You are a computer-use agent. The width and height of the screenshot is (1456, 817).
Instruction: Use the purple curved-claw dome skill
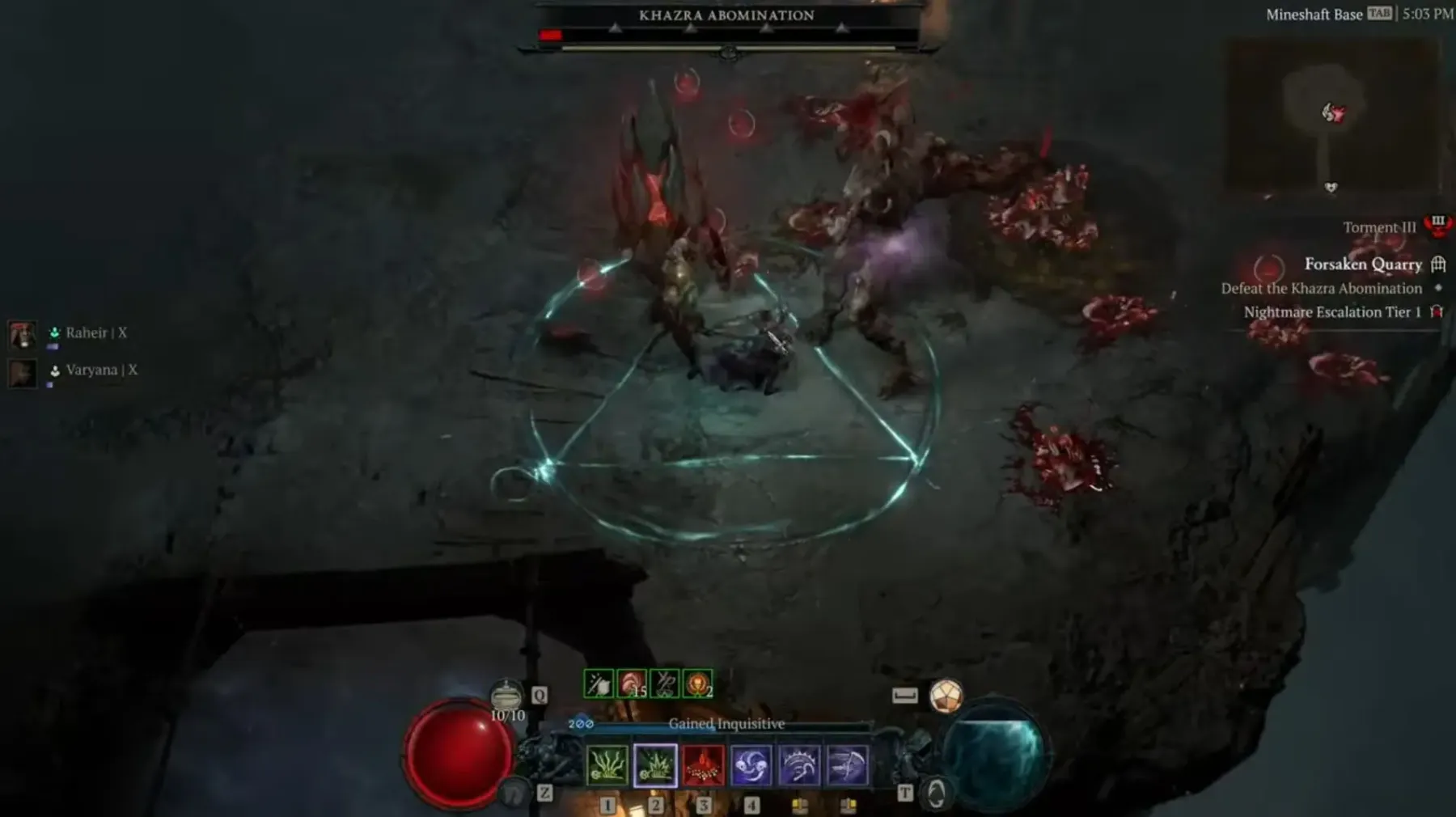[799, 765]
